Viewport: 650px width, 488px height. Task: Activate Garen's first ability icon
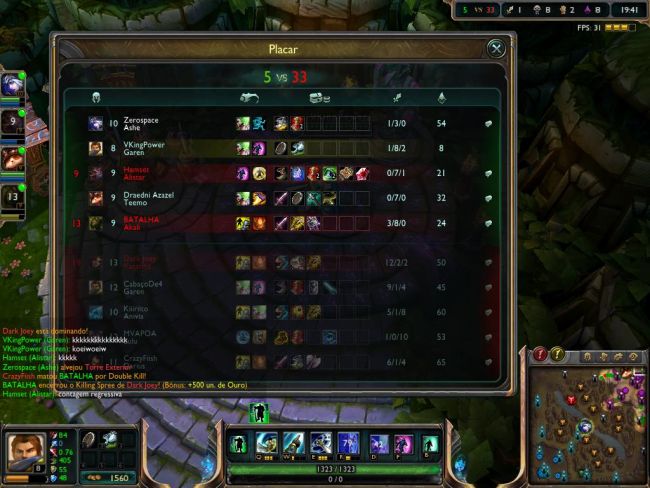pyautogui.click(x=266, y=443)
